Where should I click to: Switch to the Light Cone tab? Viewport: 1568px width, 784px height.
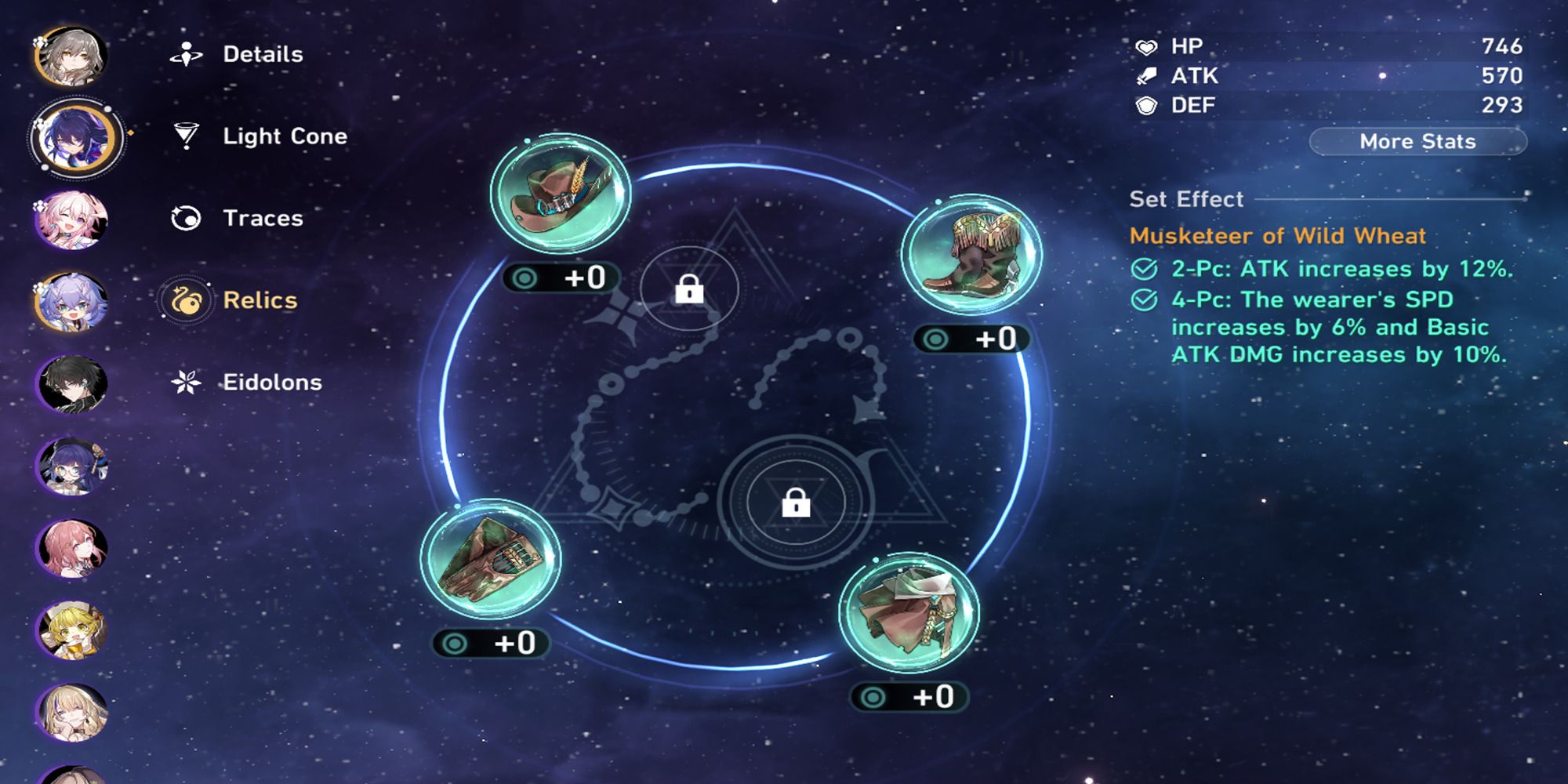pyautogui.click(x=284, y=136)
